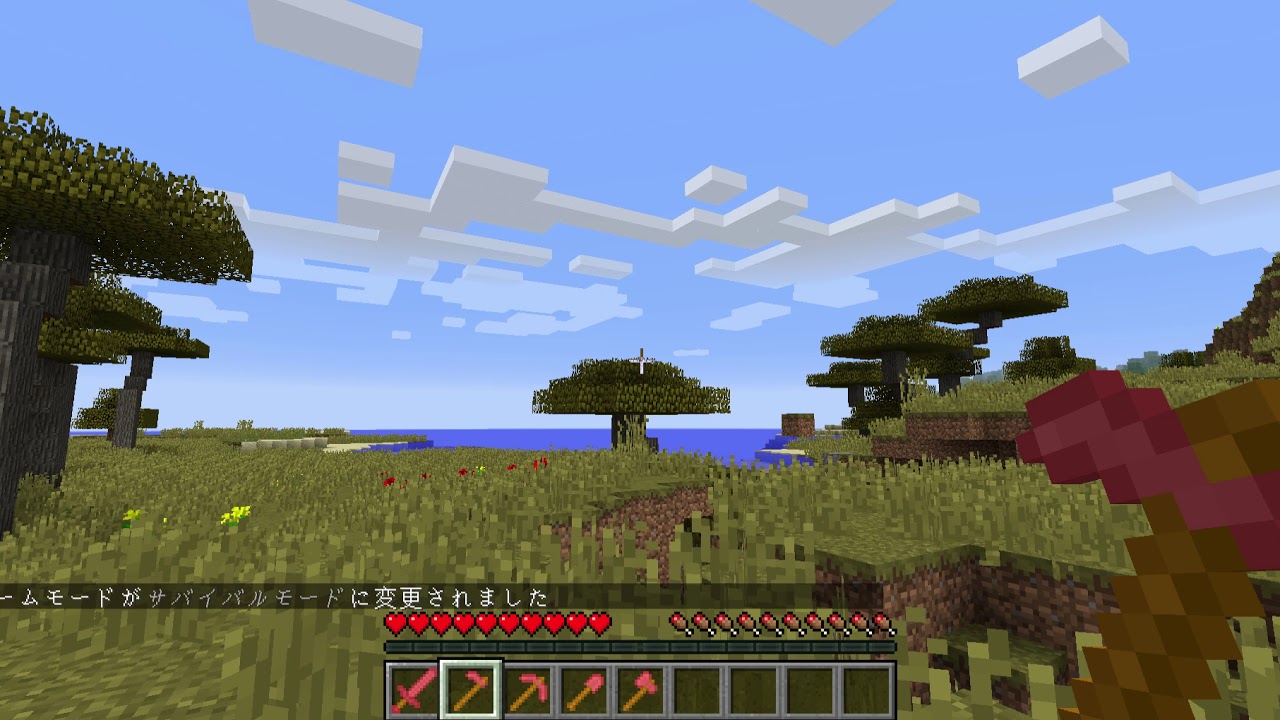Click the experience bar above the hotbar

point(640,646)
